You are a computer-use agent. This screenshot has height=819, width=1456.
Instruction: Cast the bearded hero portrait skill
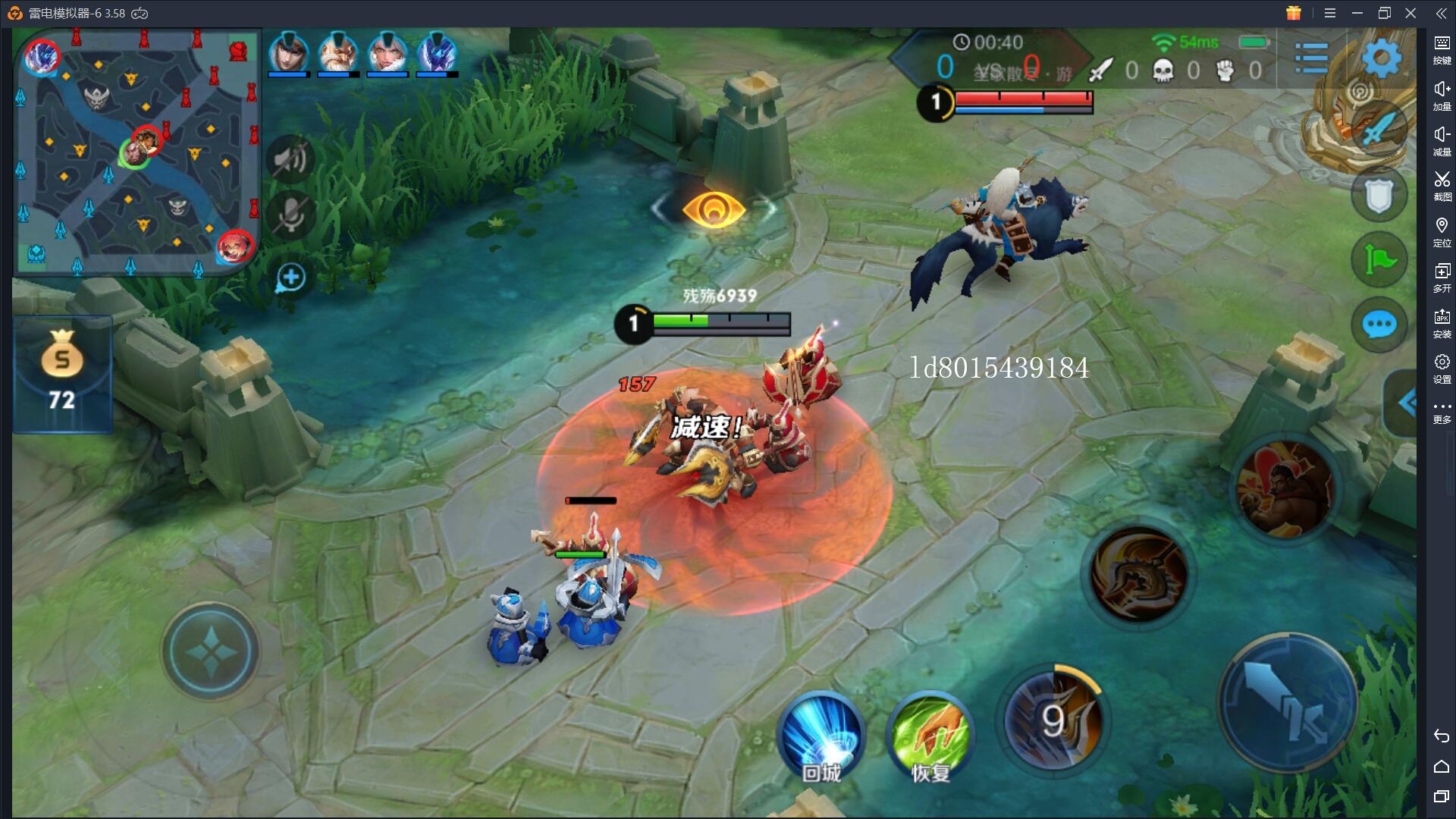pyautogui.click(x=1285, y=489)
